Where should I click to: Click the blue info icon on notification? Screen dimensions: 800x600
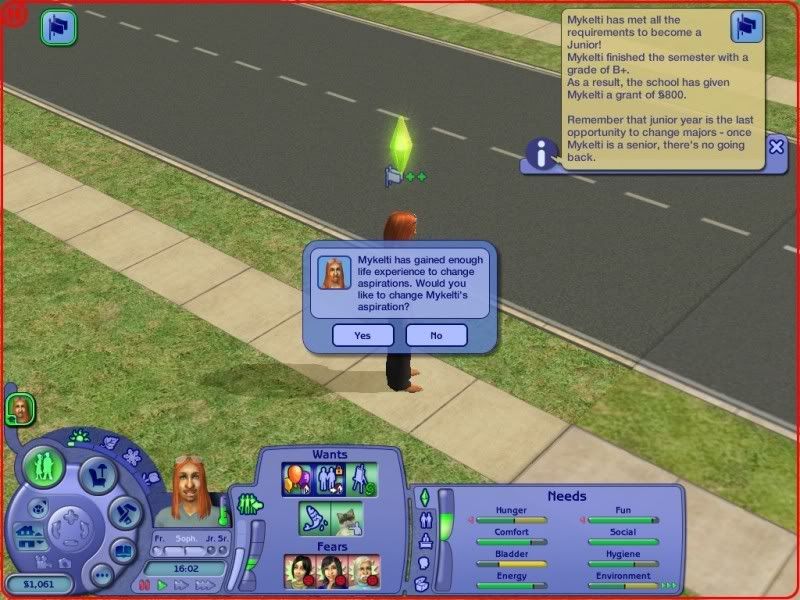(541, 154)
